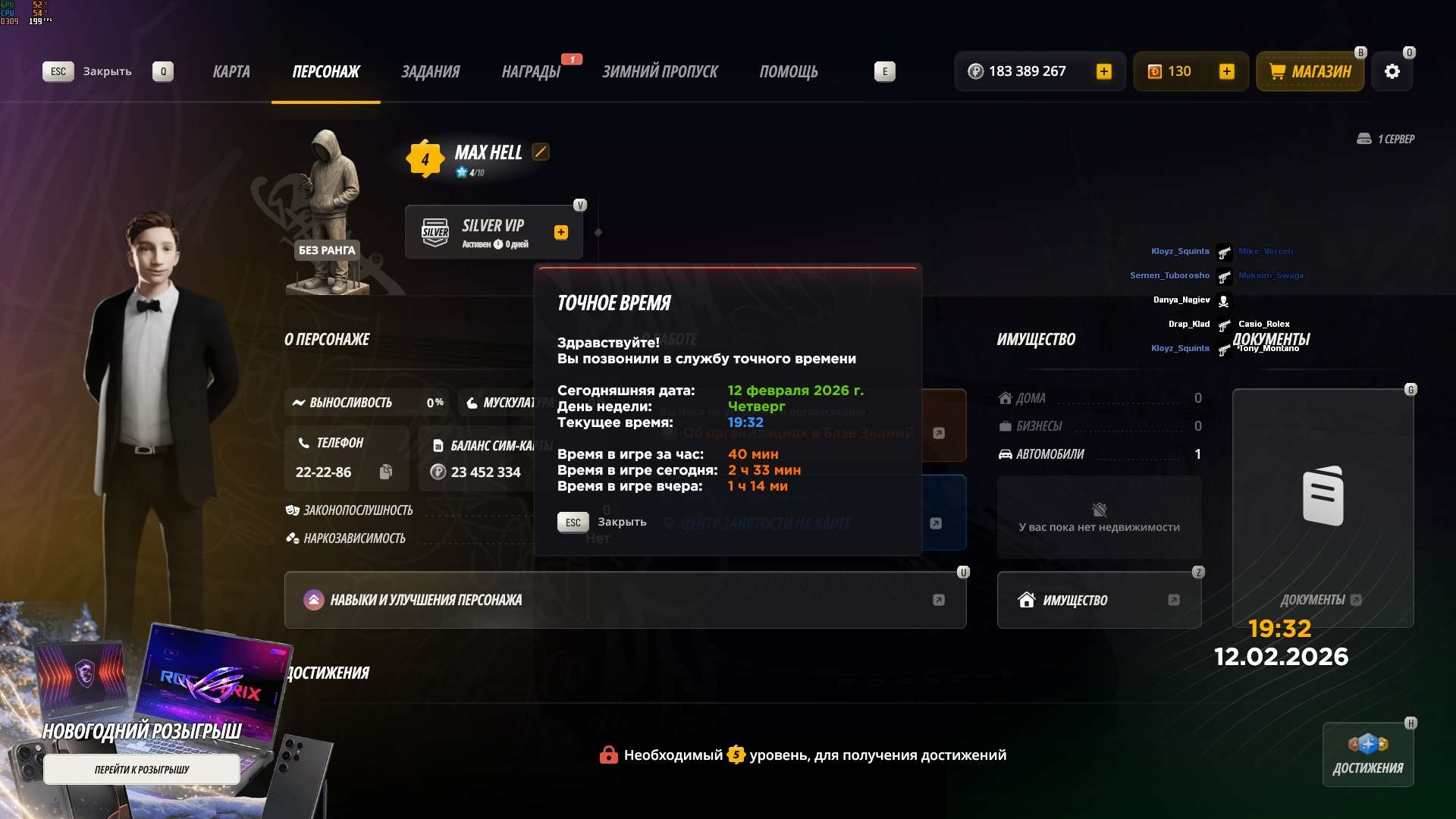Image resolution: width=1456 pixels, height=819 pixels.
Task: Edit the MAX HELL character name
Action: click(541, 152)
